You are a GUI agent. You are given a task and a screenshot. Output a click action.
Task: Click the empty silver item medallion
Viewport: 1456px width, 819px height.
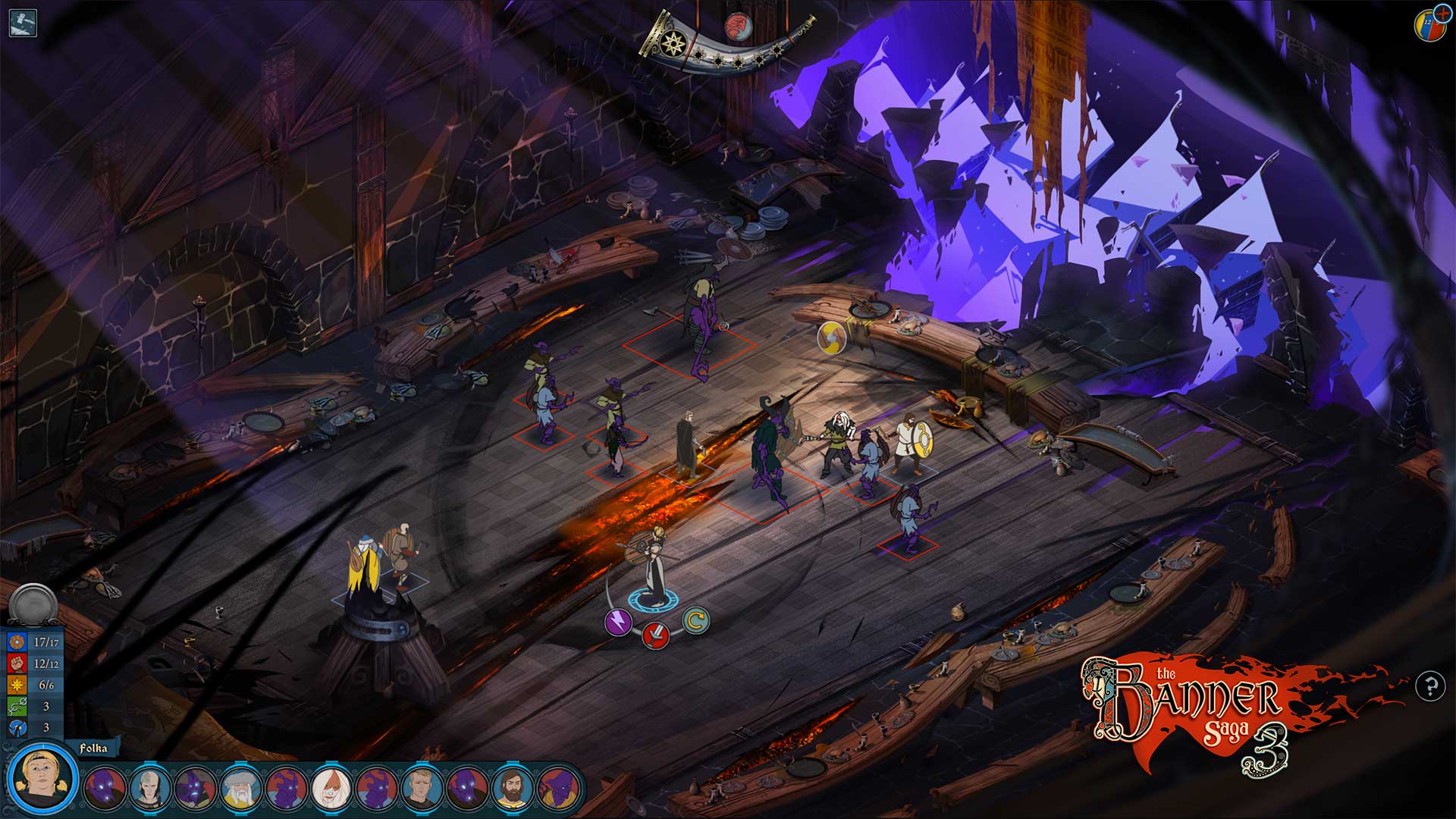click(x=33, y=604)
